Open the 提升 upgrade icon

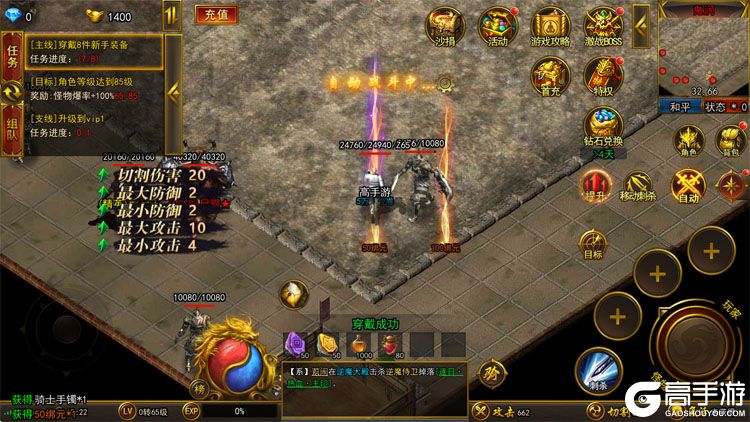pyautogui.click(x=597, y=187)
